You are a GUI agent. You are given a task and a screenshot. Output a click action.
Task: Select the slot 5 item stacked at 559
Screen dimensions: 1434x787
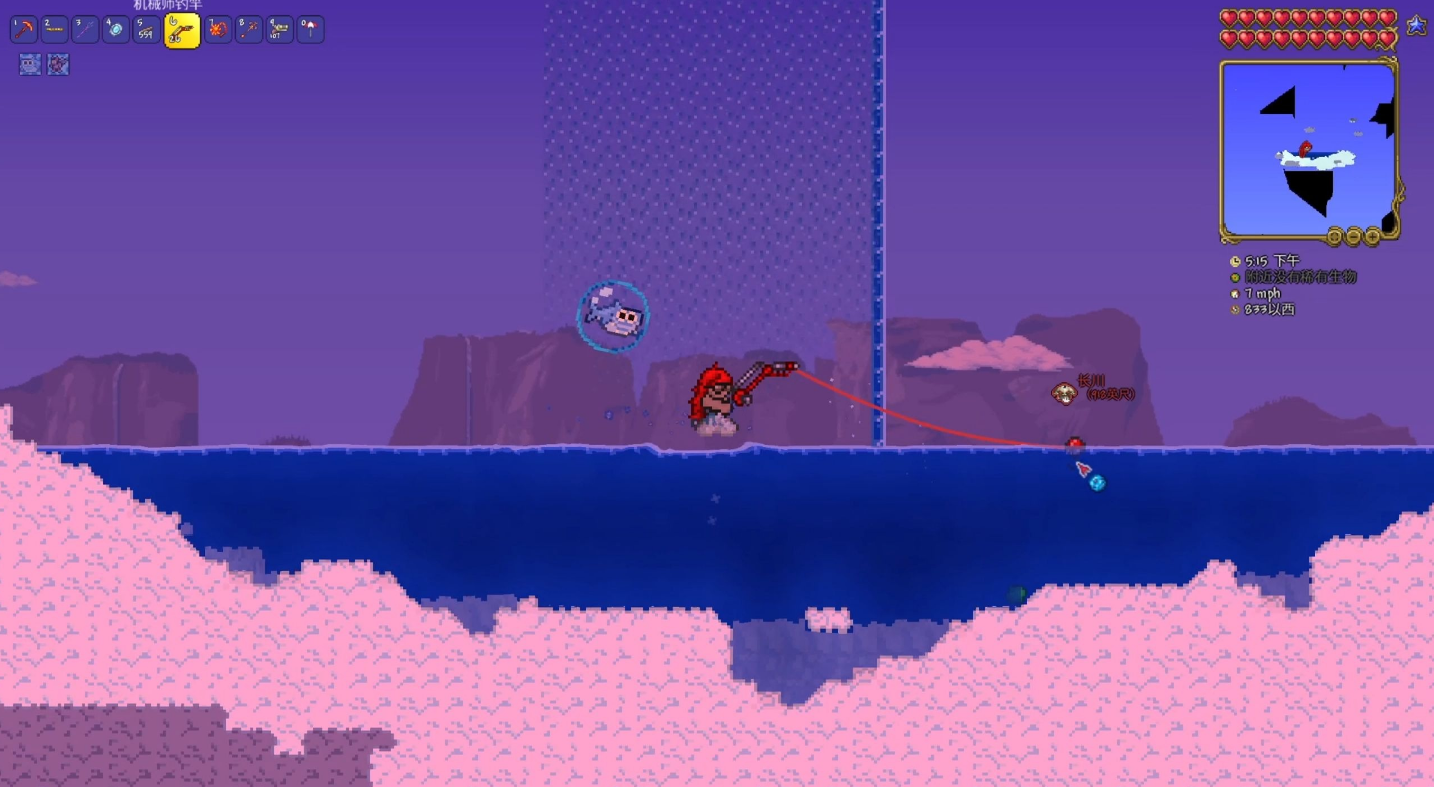point(147,30)
